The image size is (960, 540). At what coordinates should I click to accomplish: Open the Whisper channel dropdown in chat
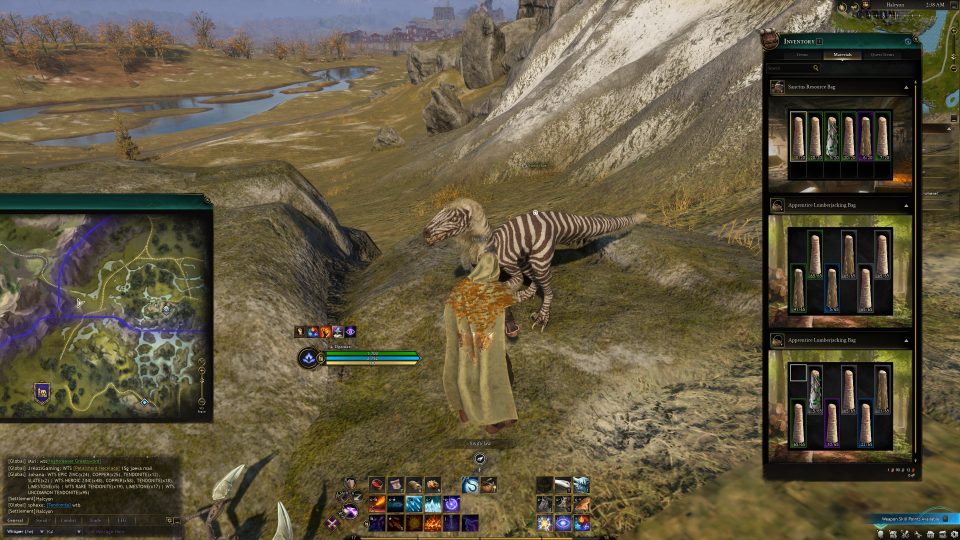coord(40,531)
